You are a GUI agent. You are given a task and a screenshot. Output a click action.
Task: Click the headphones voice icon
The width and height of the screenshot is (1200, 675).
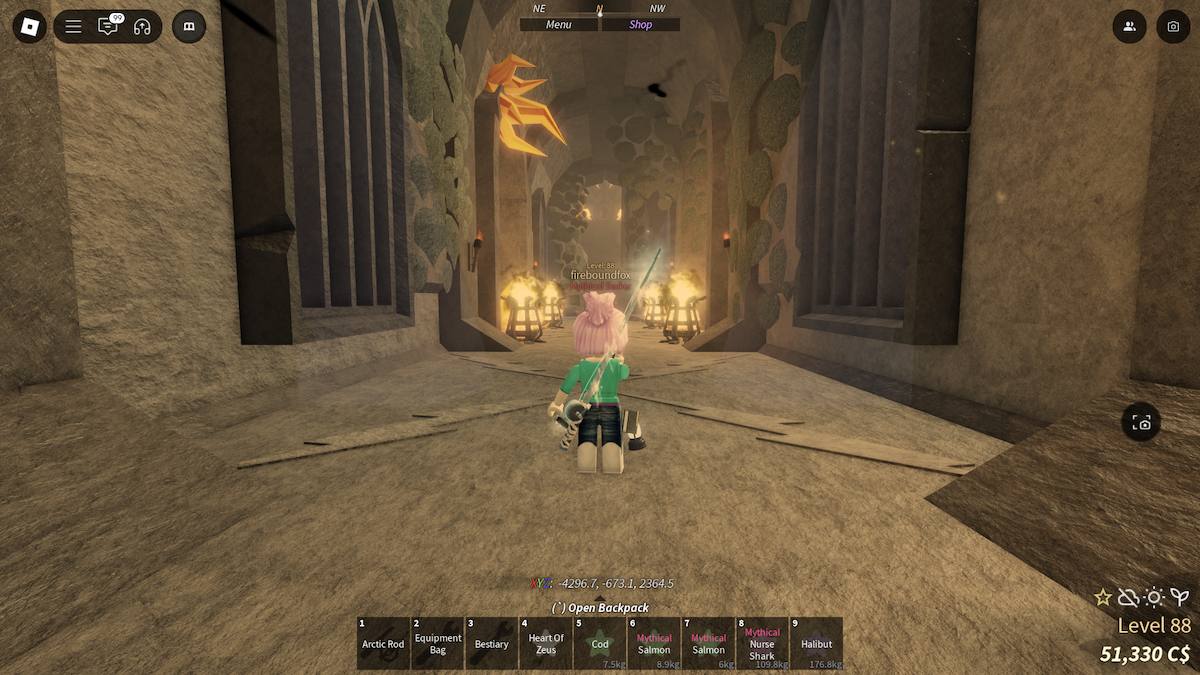coord(142,27)
